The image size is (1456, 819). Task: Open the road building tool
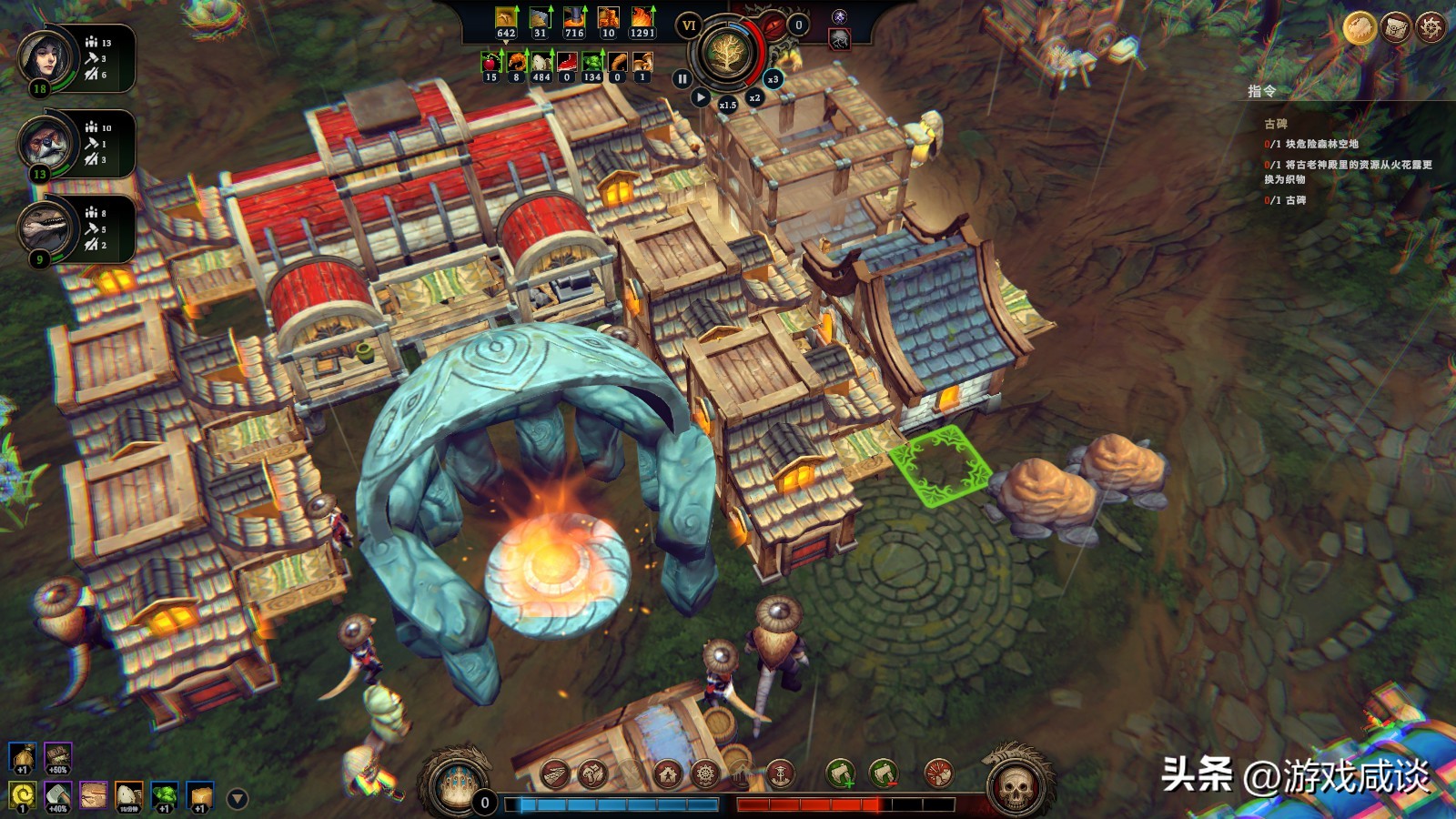click(554, 774)
